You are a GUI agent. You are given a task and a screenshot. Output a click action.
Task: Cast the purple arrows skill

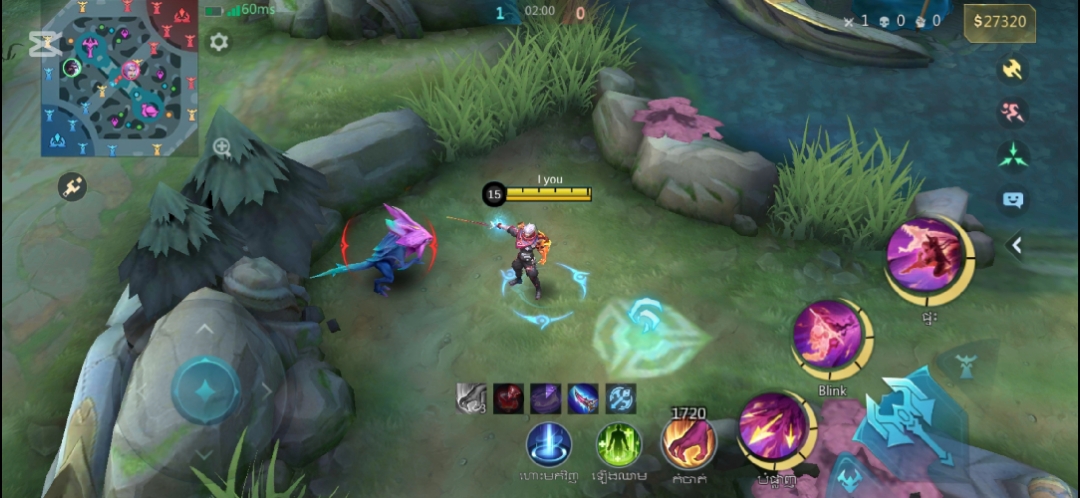click(774, 427)
